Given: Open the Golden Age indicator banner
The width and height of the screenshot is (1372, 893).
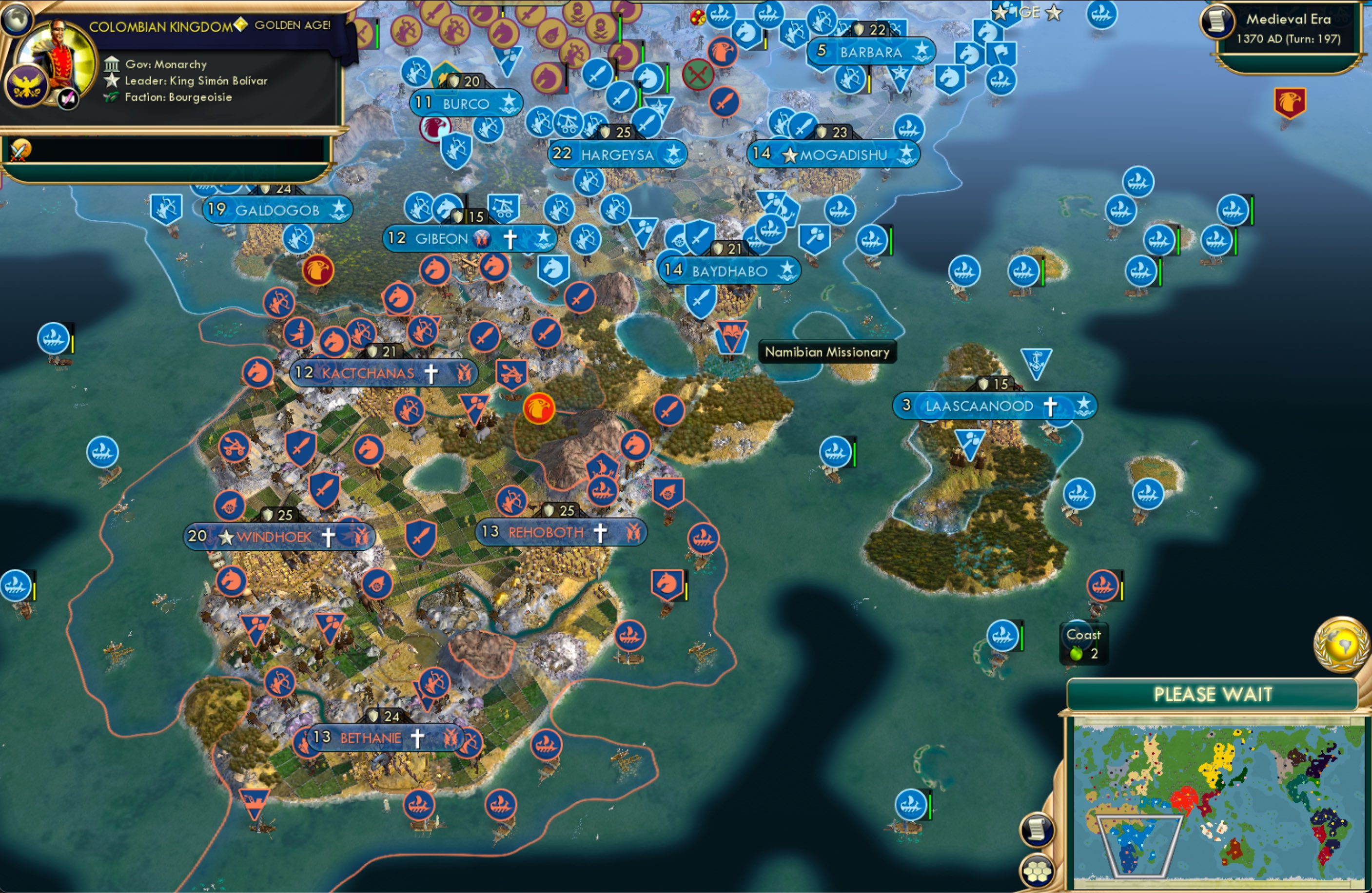Looking at the screenshot, I should click(x=291, y=26).
